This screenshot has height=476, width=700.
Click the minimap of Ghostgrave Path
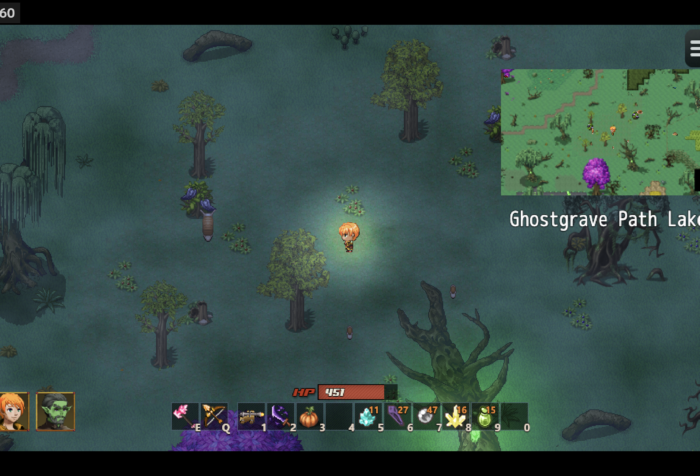pos(599,131)
